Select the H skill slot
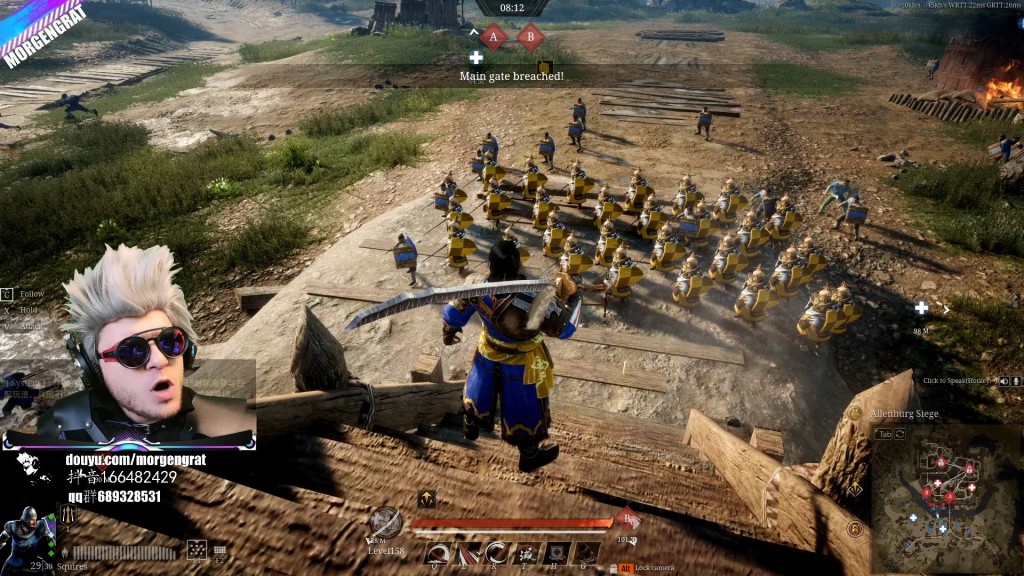Screen dimensions: 1024x576 (557, 553)
